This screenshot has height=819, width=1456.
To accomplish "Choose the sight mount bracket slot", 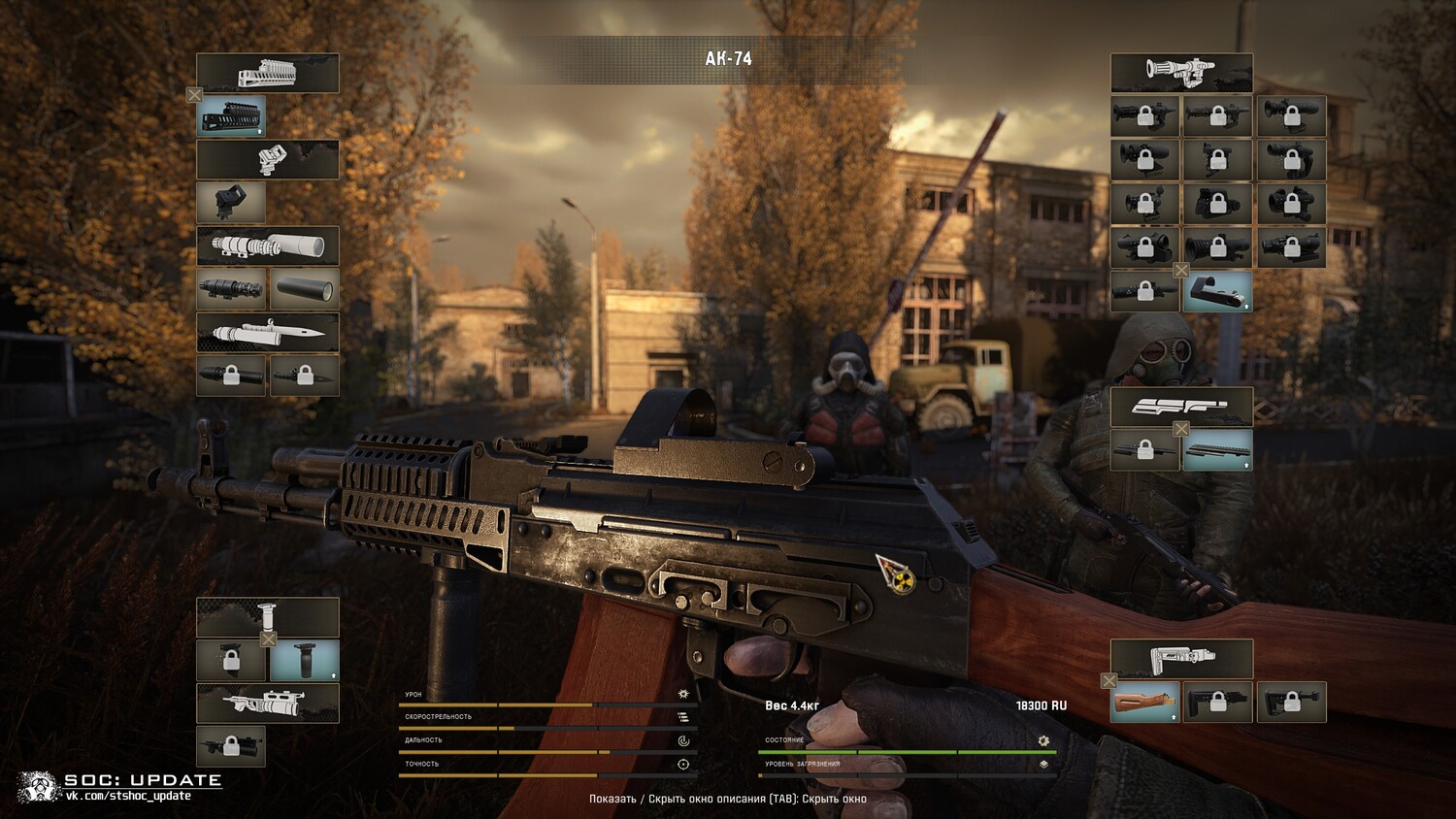I will (231, 202).
